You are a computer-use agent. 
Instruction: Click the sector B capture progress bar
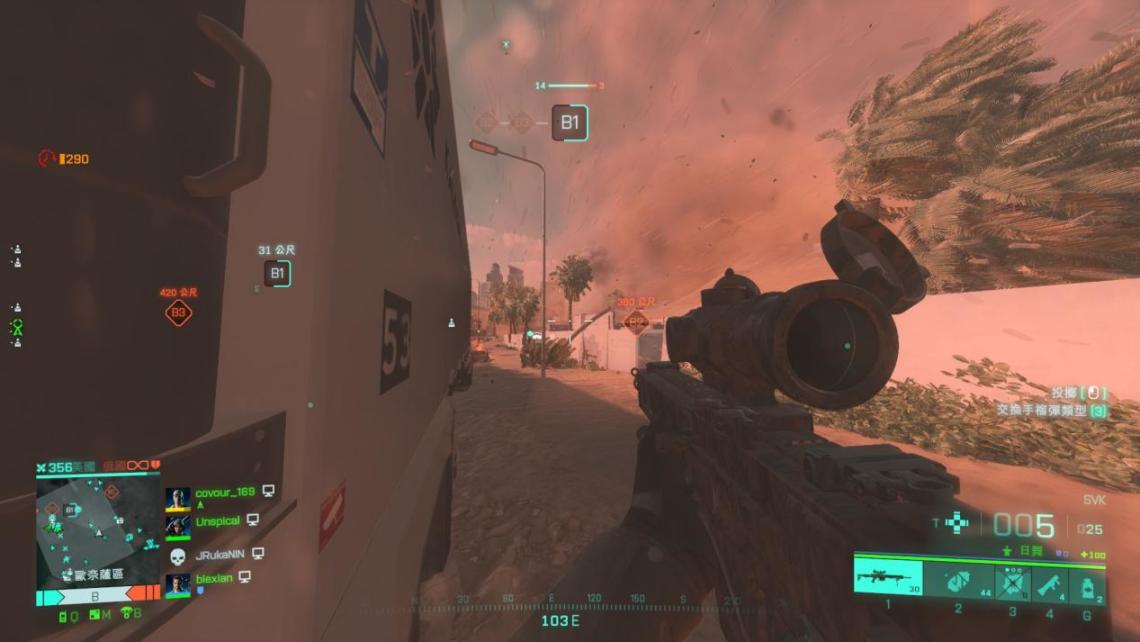pos(96,597)
